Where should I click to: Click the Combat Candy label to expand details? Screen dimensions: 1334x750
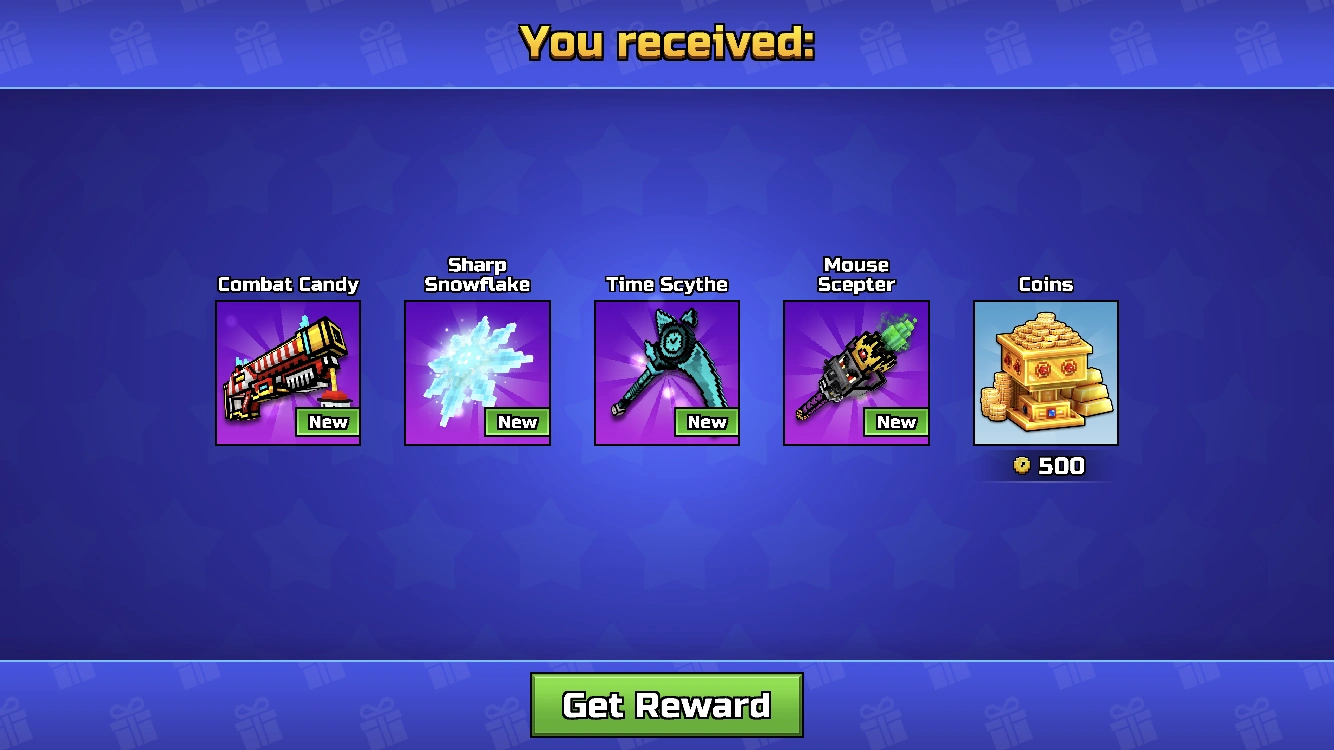(x=288, y=284)
